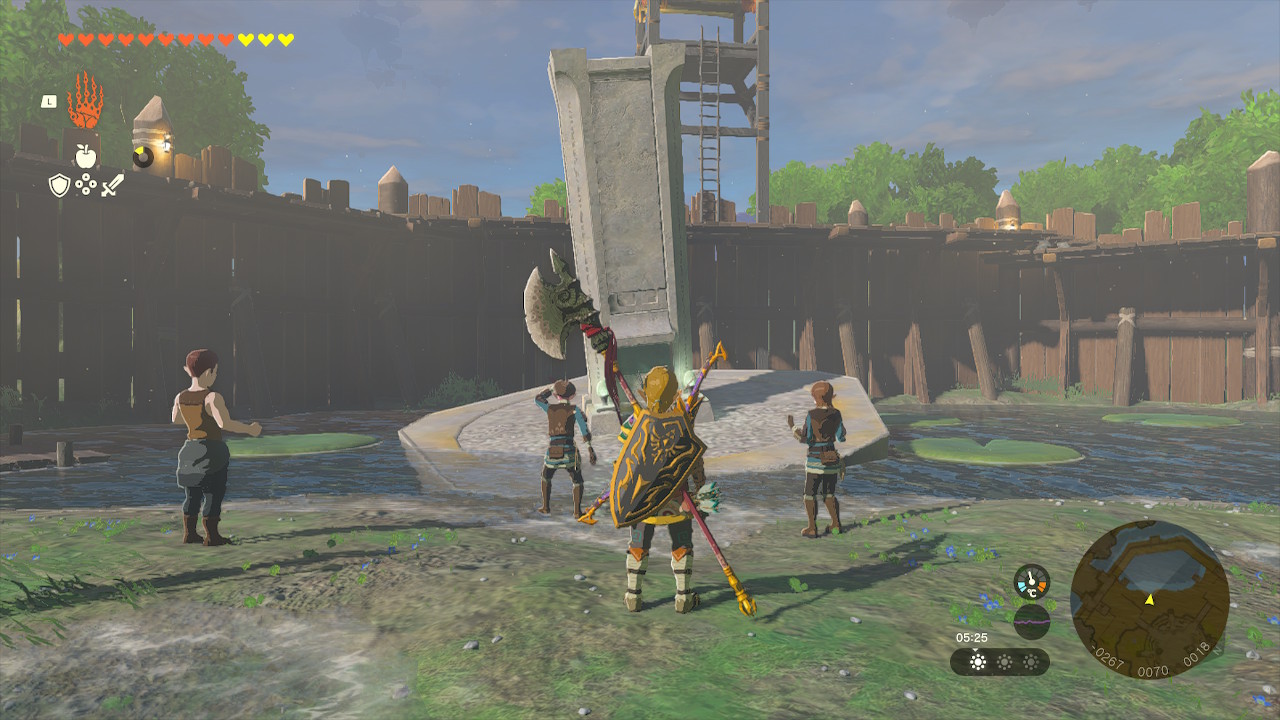Open the shield quick-select icon

[60, 184]
